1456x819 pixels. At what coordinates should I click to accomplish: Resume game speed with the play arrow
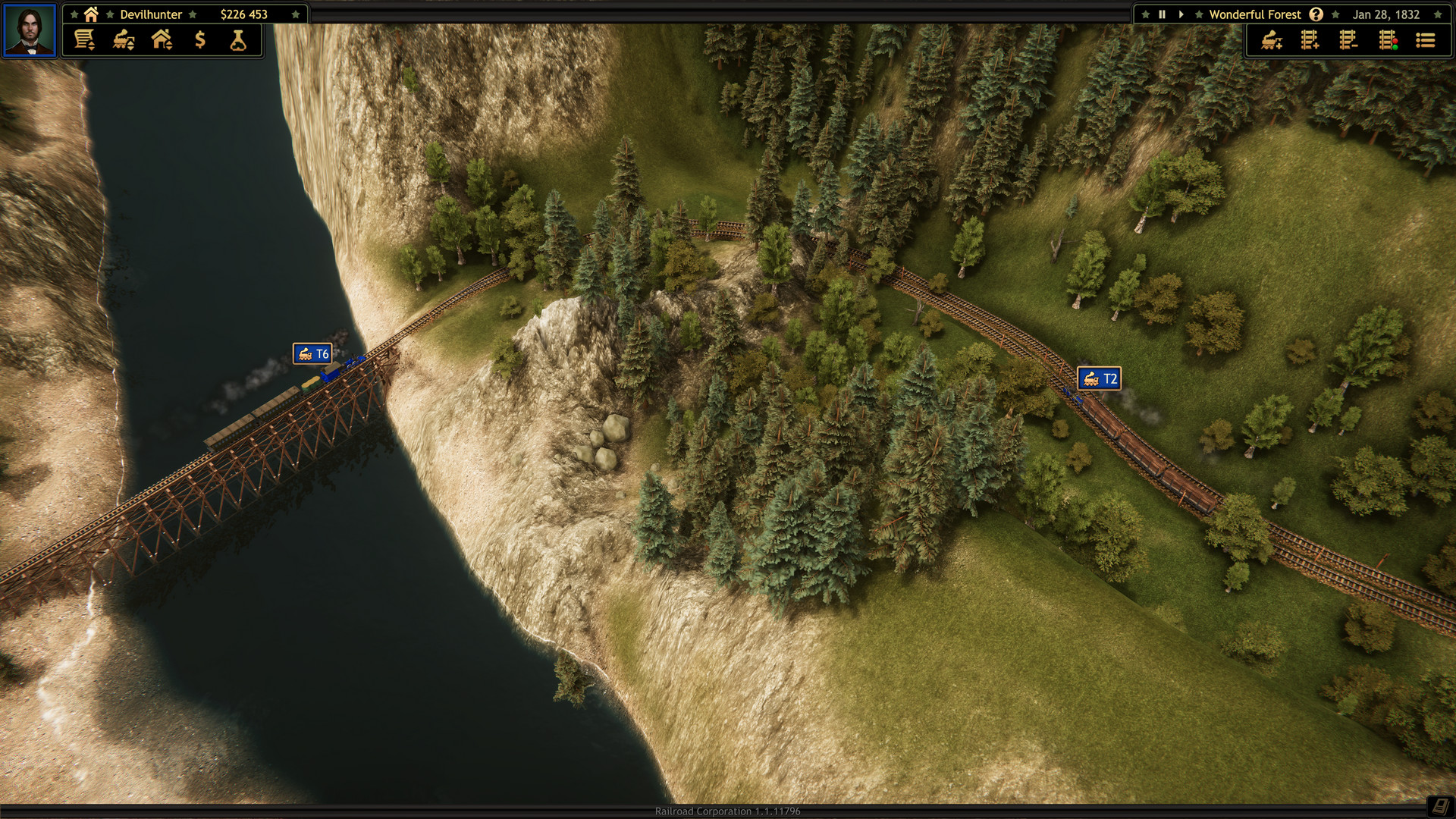pyautogui.click(x=1181, y=14)
